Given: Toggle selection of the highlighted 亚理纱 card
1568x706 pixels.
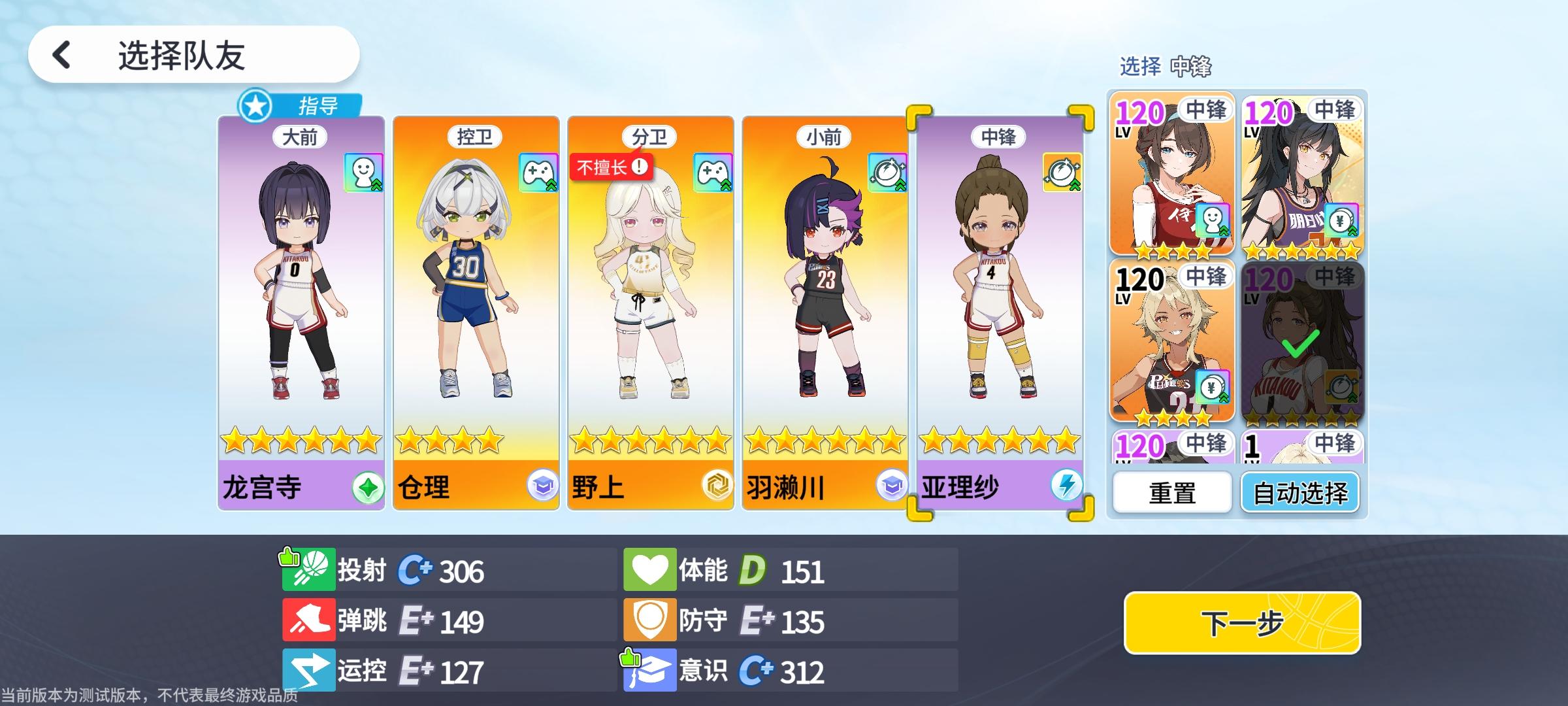Looking at the screenshot, I should (1000, 307).
